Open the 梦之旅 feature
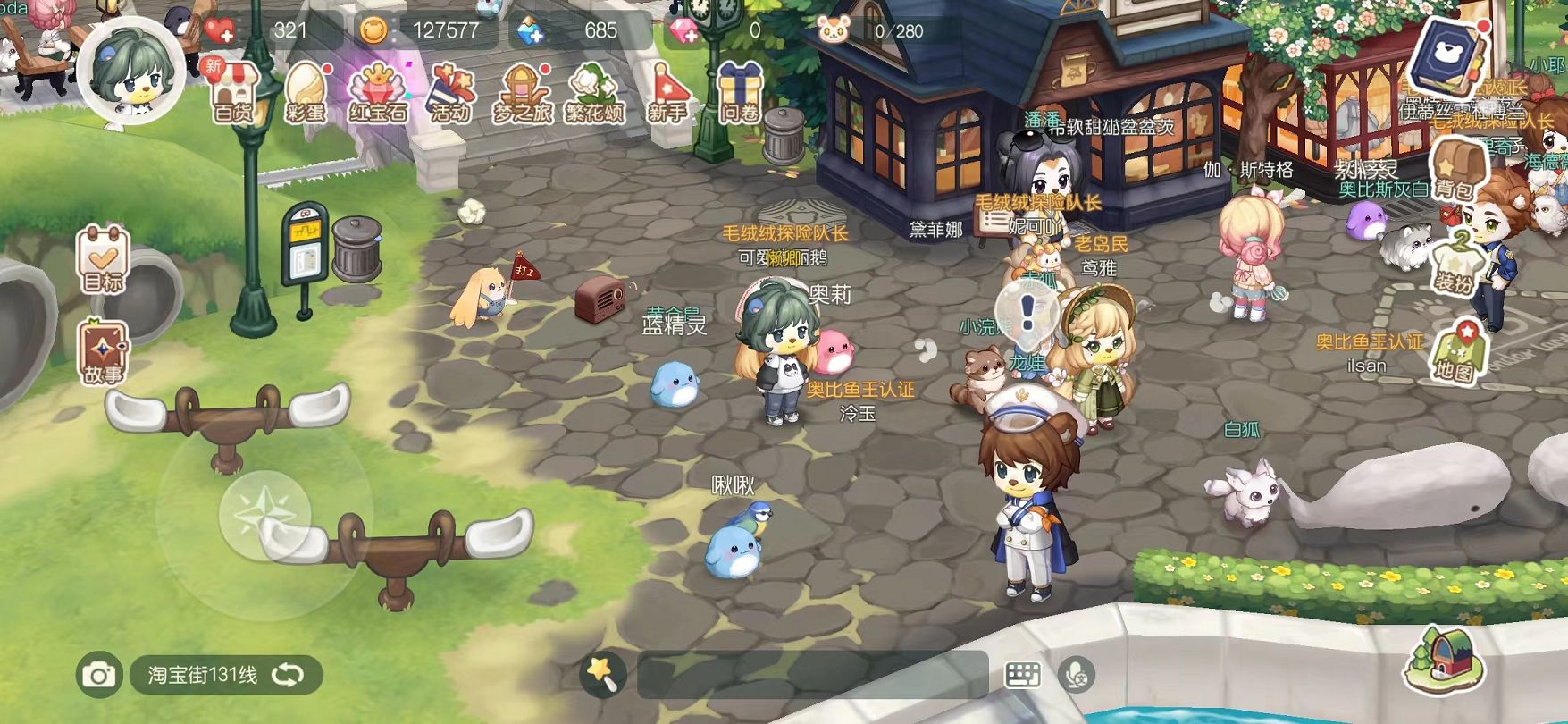The height and width of the screenshot is (724, 1568). 522,90
